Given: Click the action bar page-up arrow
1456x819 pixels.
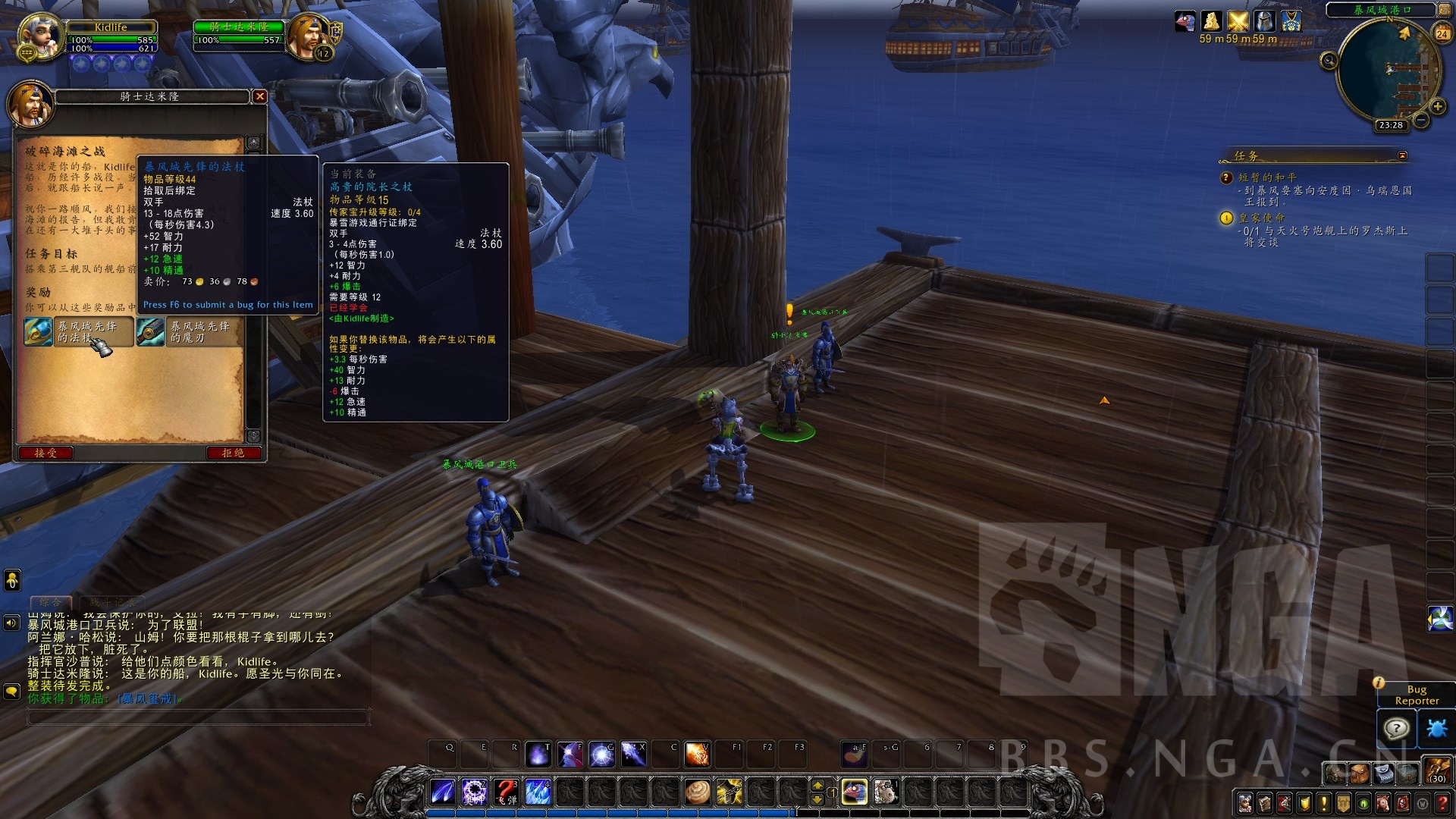Looking at the screenshot, I should click(x=817, y=786).
